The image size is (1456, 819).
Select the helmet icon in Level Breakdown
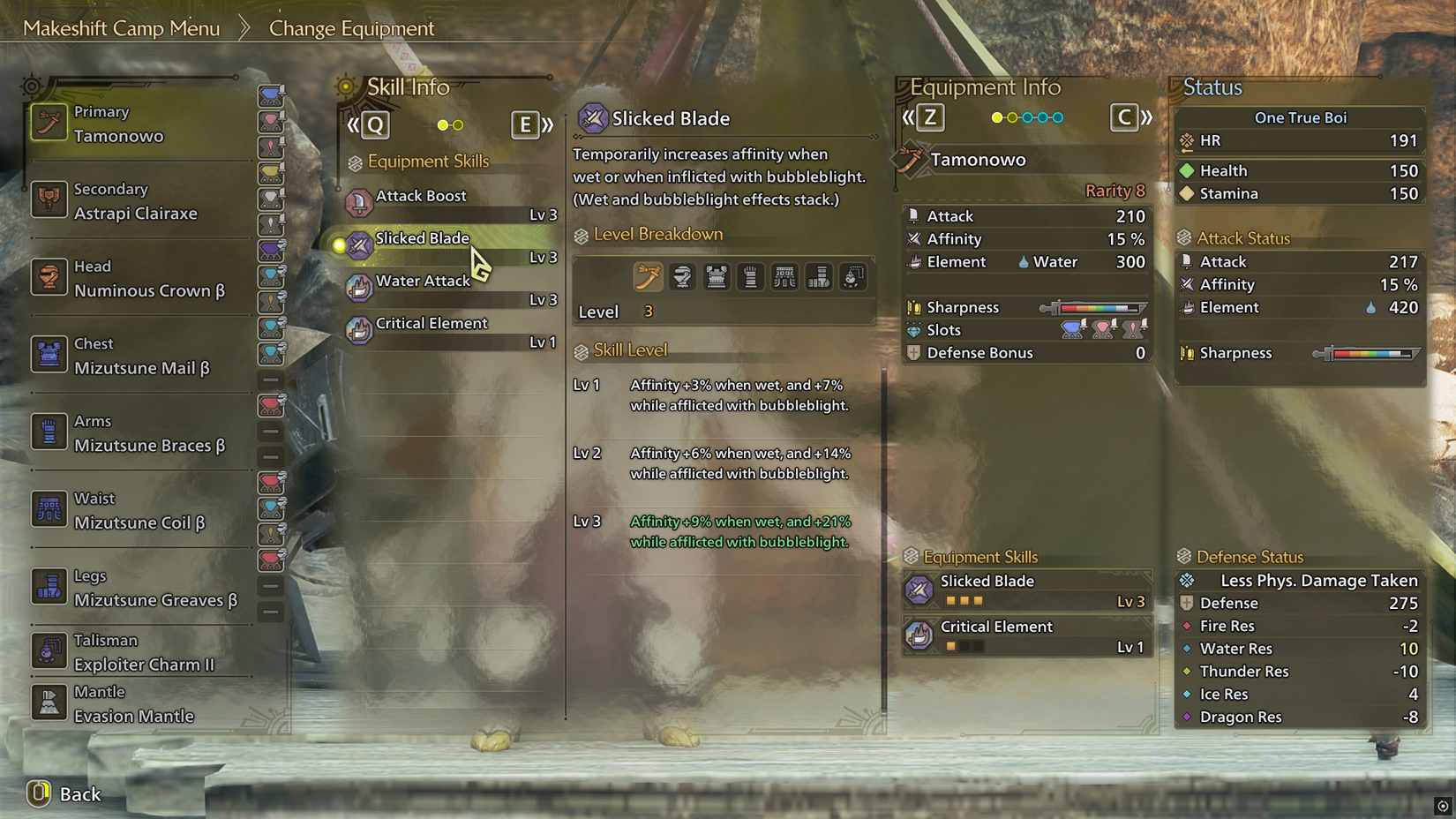tap(682, 276)
